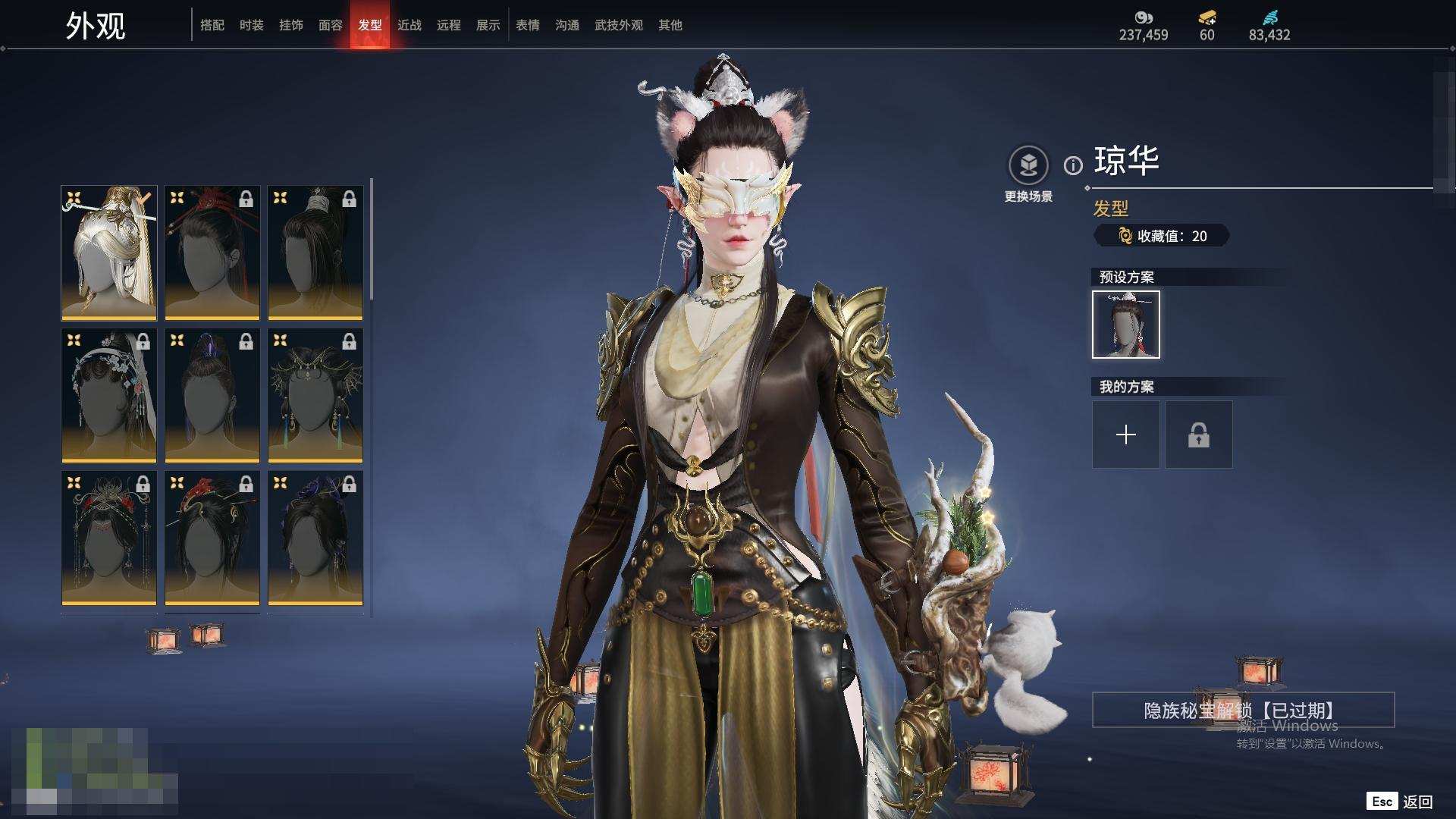Select the preset hairstyle scheme thumbnail
This screenshot has height=819, width=1456.
pyautogui.click(x=1126, y=325)
